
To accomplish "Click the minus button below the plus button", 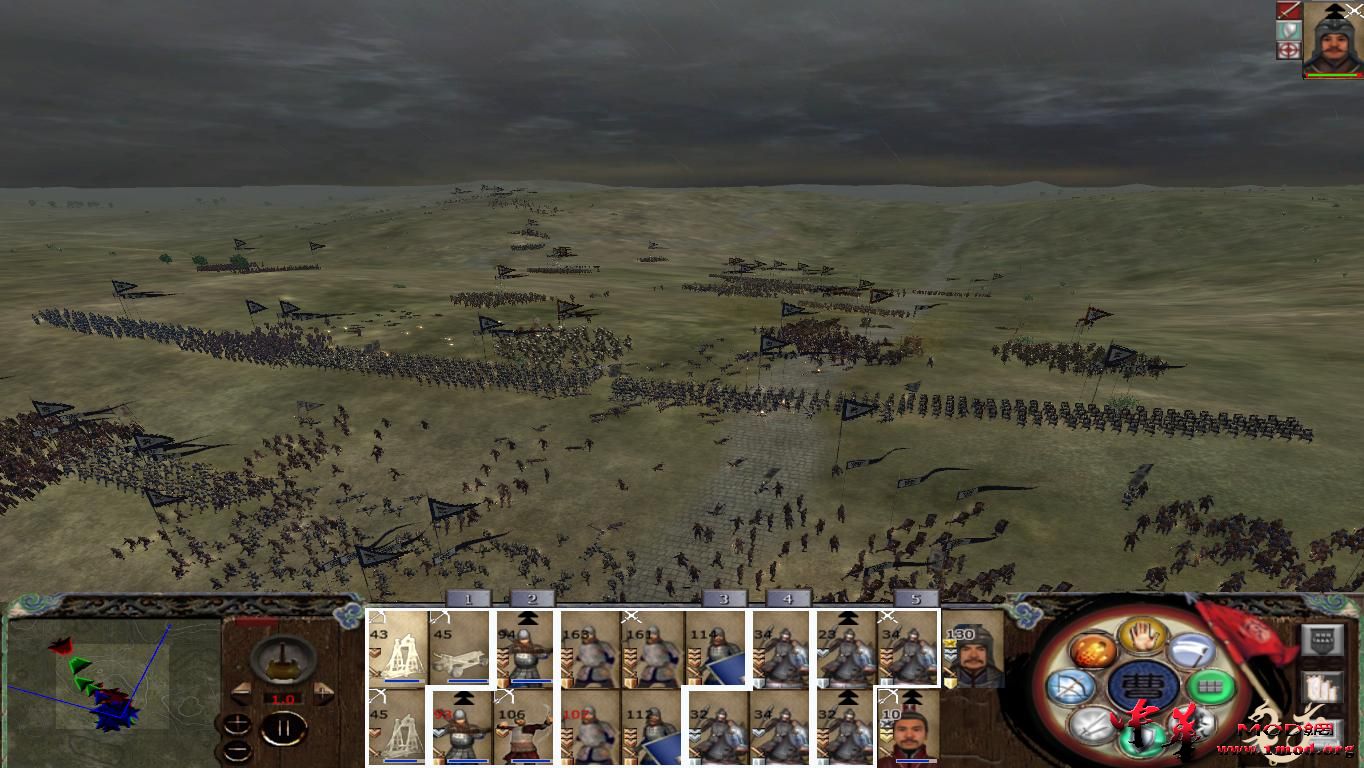I will pyautogui.click(x=237, y=749).
